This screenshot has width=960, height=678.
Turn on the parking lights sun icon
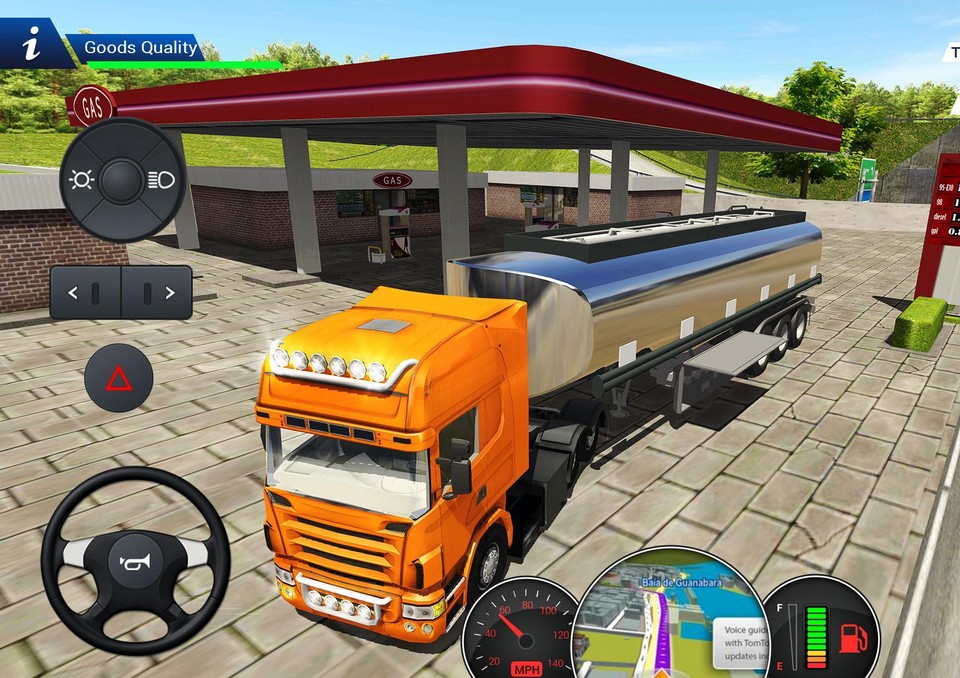click(81, 180)
